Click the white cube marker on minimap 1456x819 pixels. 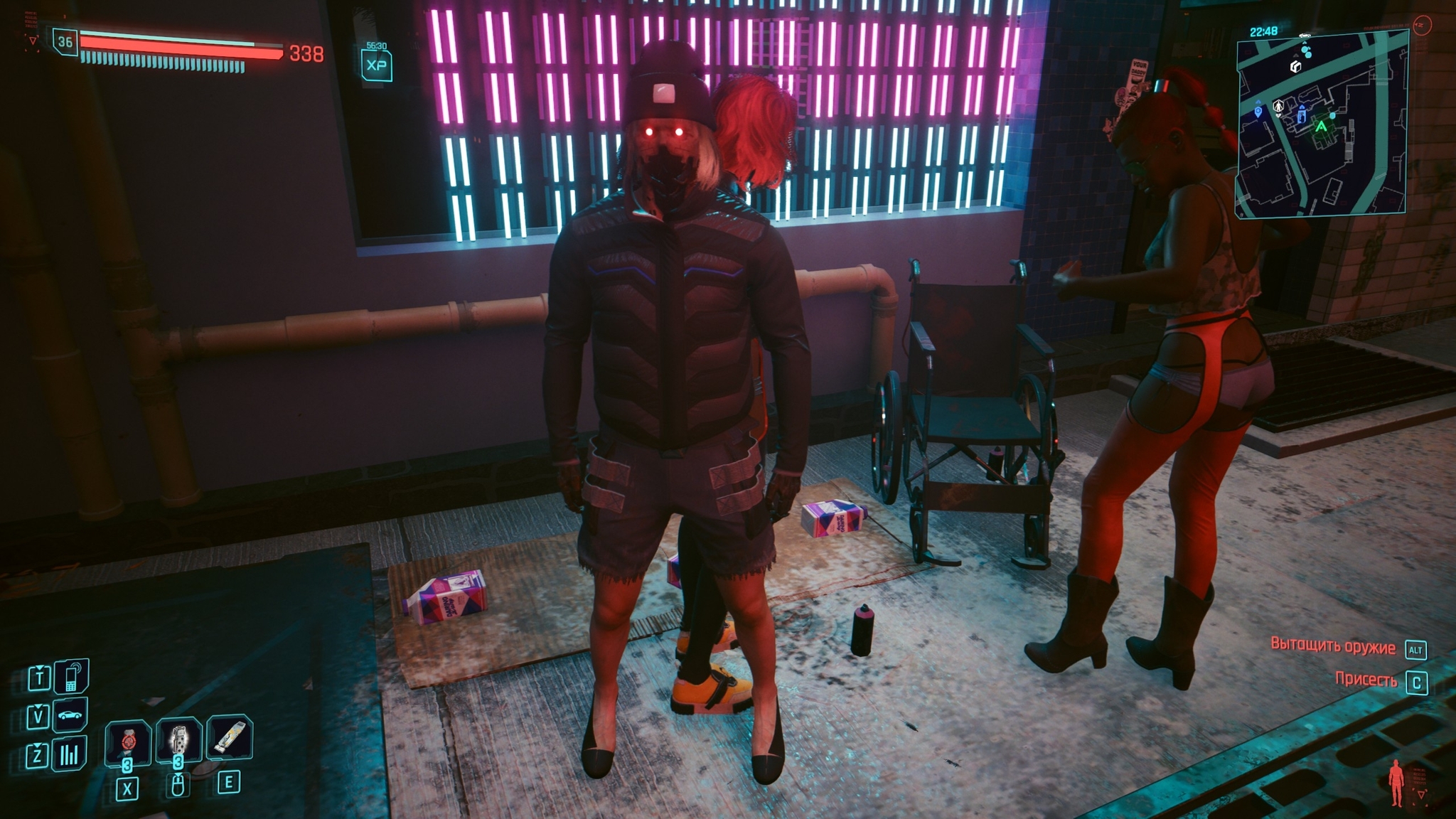click(x=1295, y=67)
